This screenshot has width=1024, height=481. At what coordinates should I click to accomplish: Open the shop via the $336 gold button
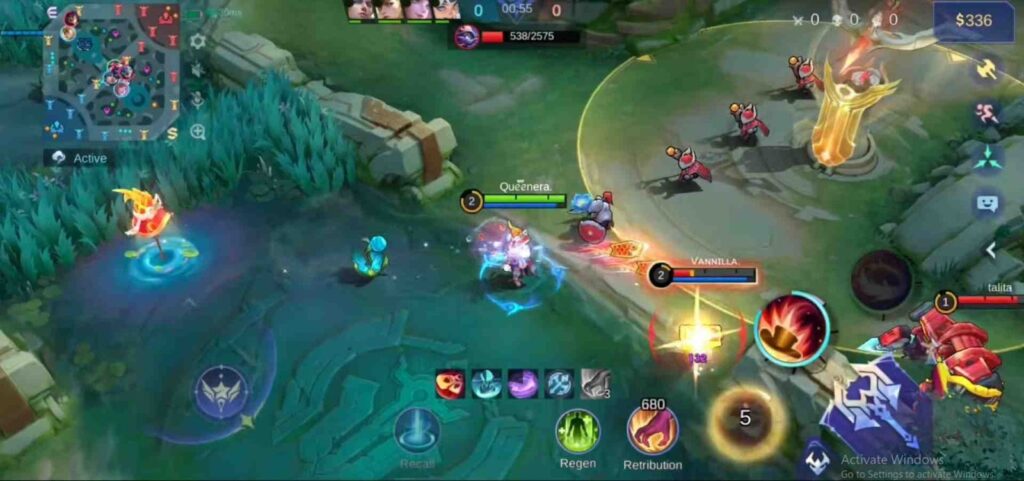coord(973,21)
